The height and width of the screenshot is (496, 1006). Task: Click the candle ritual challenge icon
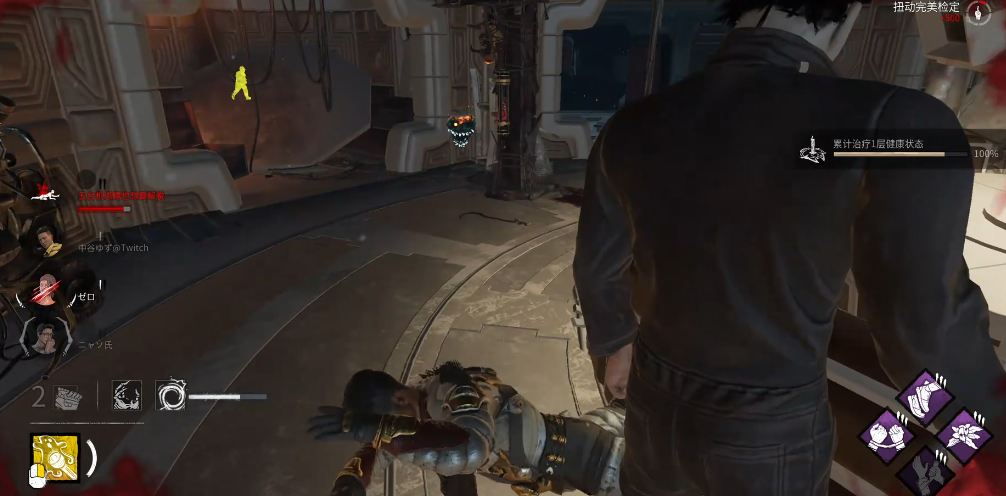(813, 149)
